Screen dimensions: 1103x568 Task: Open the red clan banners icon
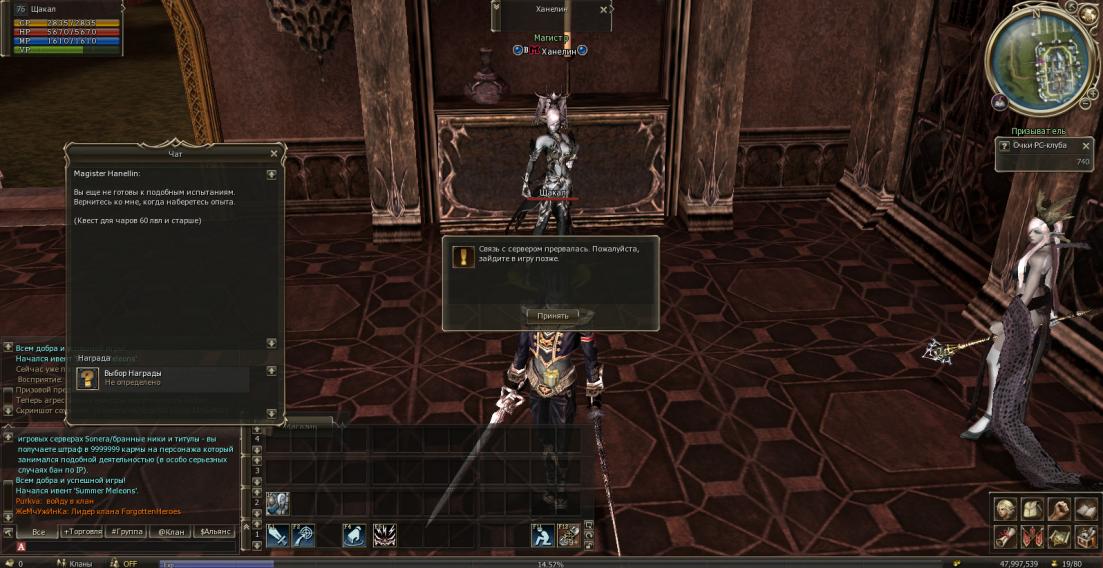1032,536
